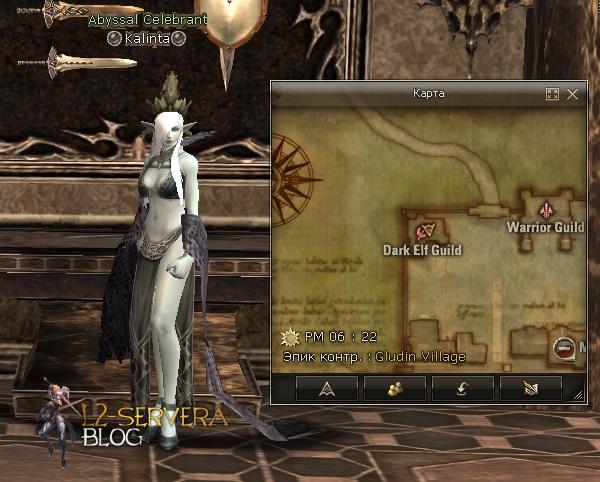Select the Dark Elf Guild map marker
Screen dimensions: 600x482
point(427,232)
